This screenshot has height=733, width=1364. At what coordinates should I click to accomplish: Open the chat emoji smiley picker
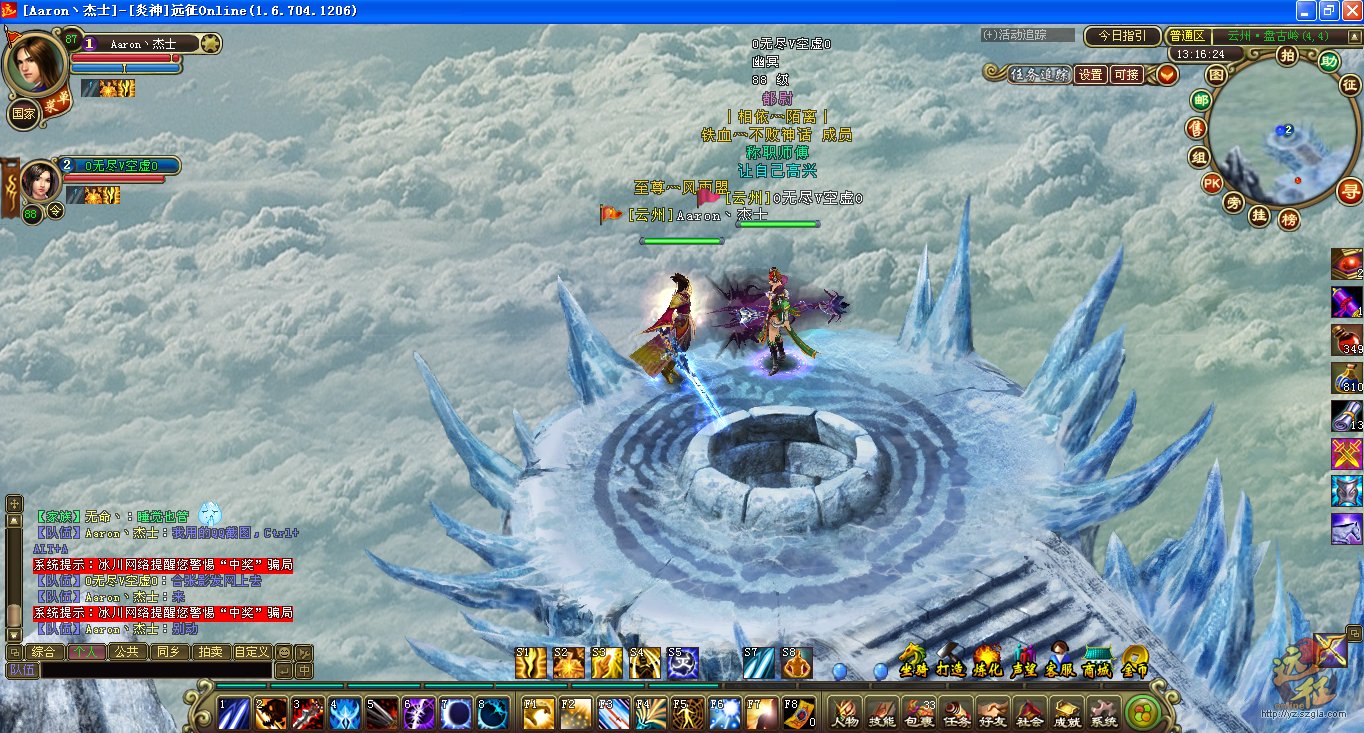284,652
